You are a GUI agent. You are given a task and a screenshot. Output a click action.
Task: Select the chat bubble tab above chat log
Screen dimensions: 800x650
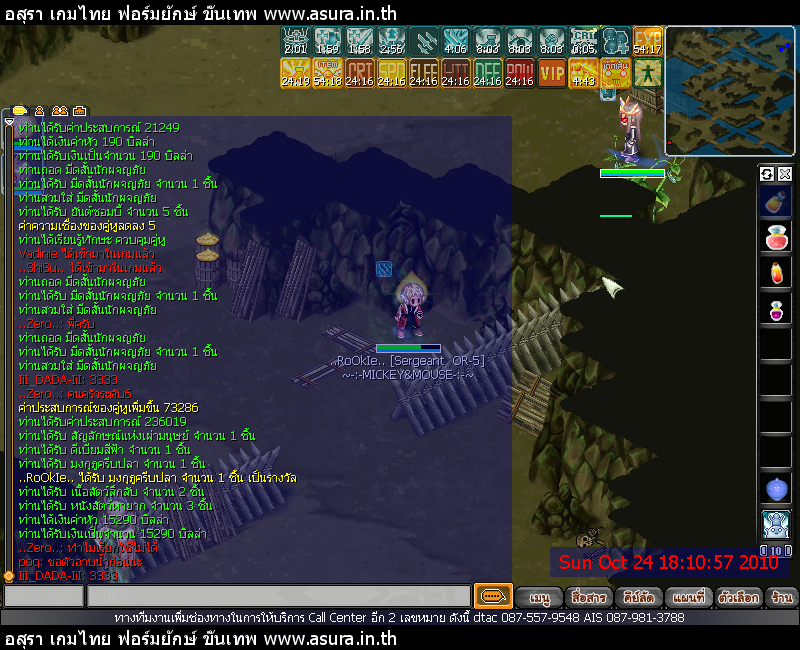18,110
